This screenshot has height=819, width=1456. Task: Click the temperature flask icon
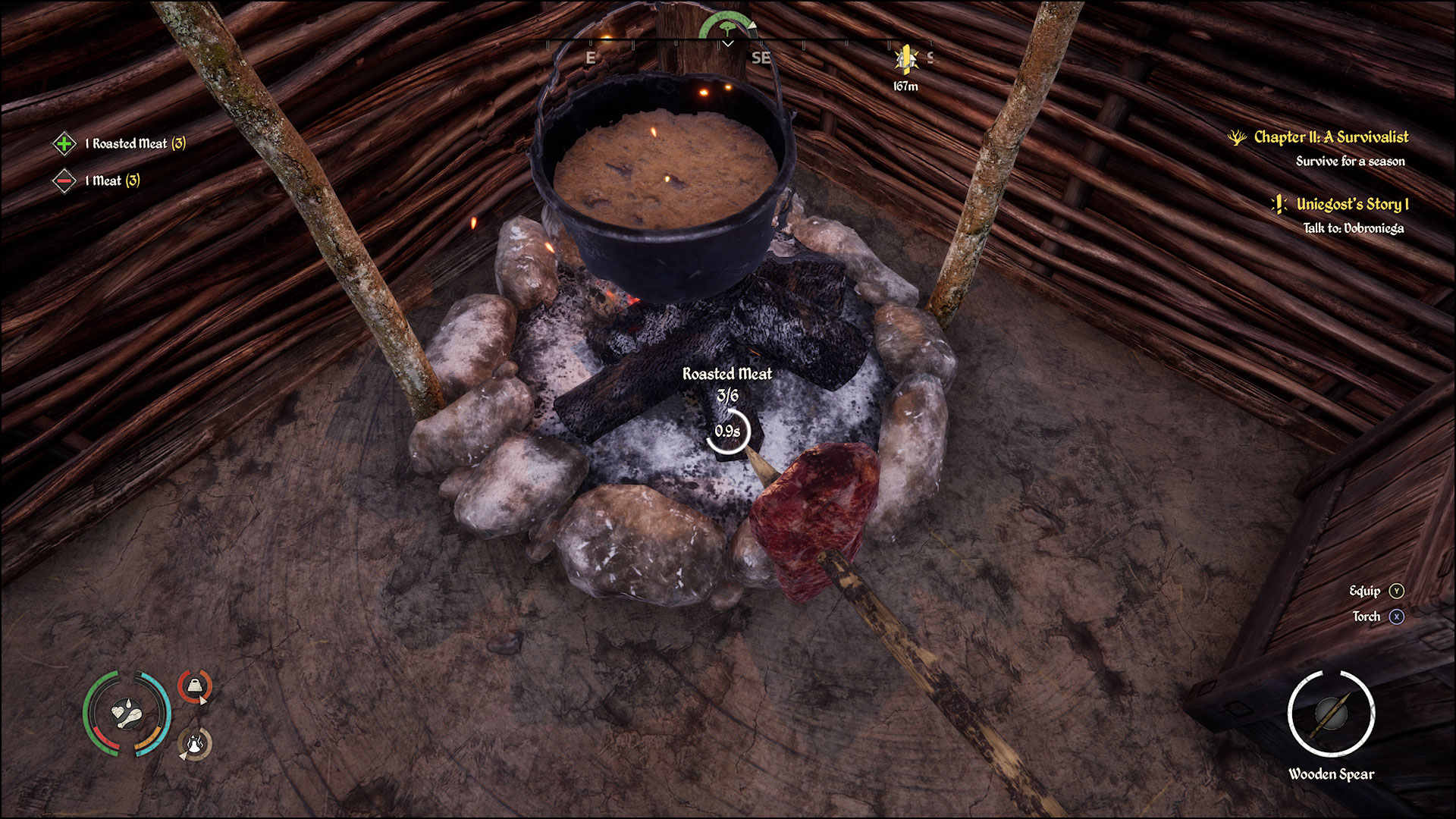point(193,743)
